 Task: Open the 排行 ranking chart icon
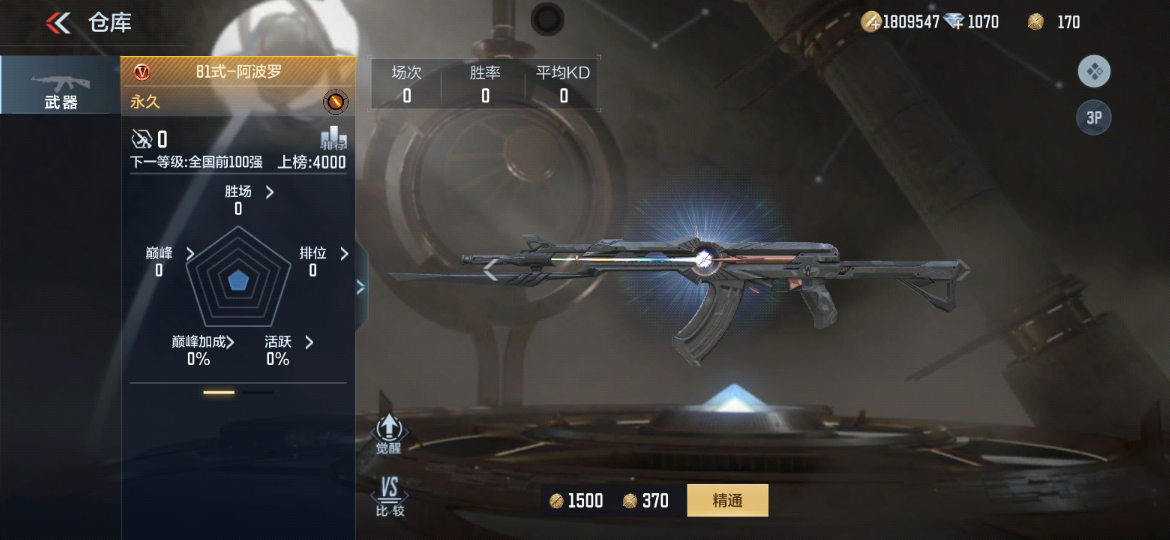[333, 139]
